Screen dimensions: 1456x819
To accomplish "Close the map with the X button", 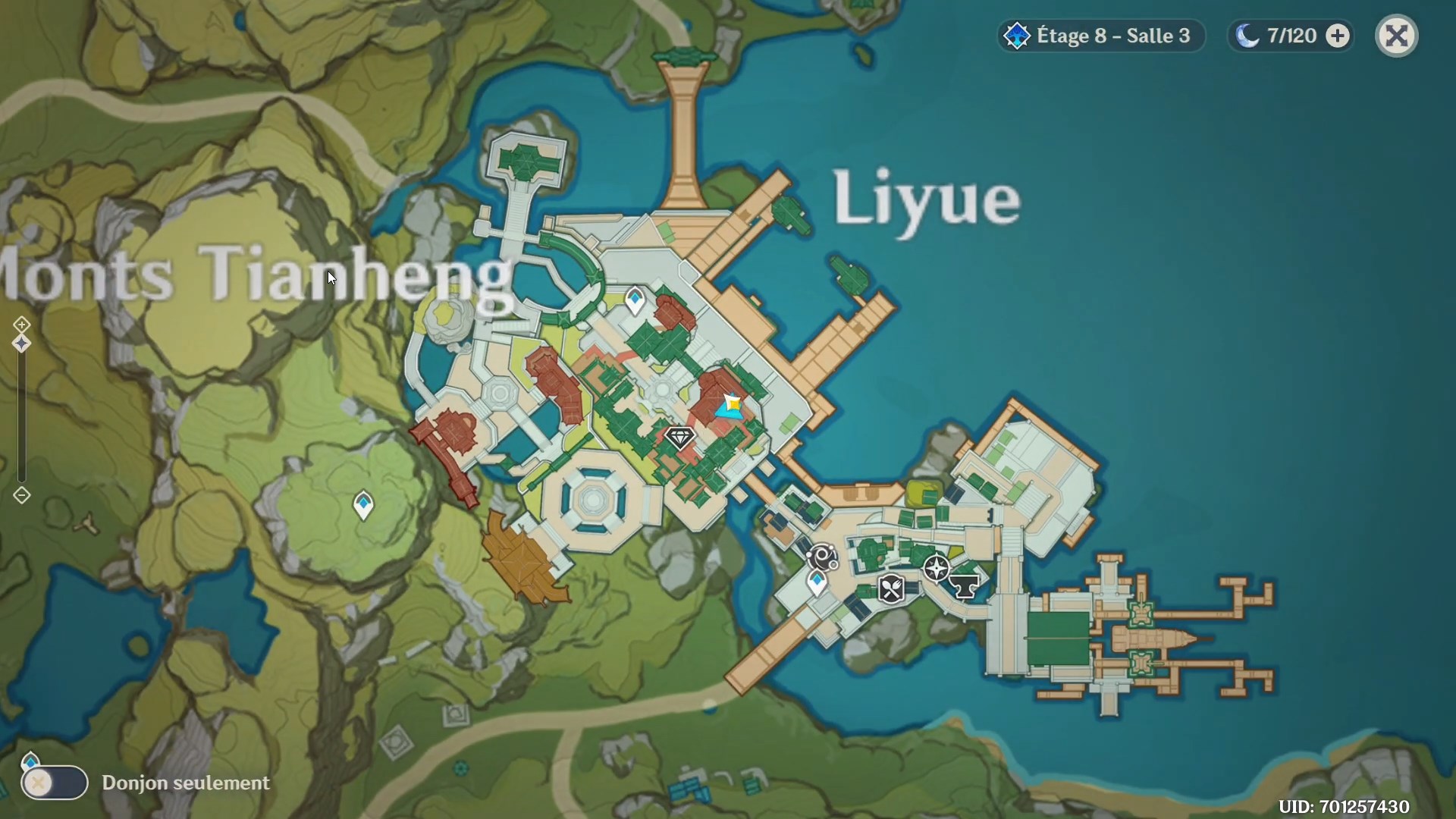I will coord(1396,35).
